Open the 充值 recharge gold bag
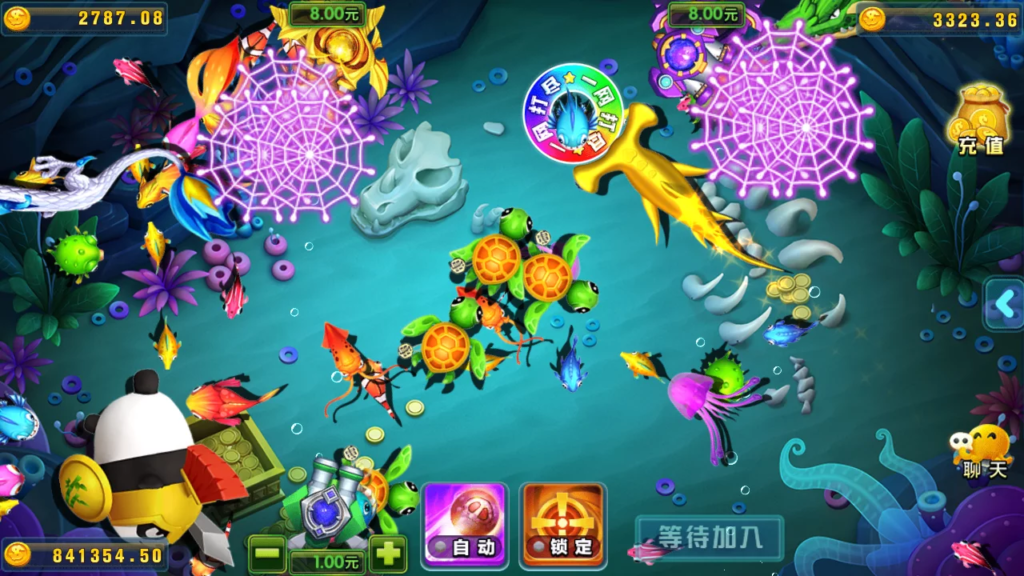The image size is (1024, 576). [x=980, y=120]
